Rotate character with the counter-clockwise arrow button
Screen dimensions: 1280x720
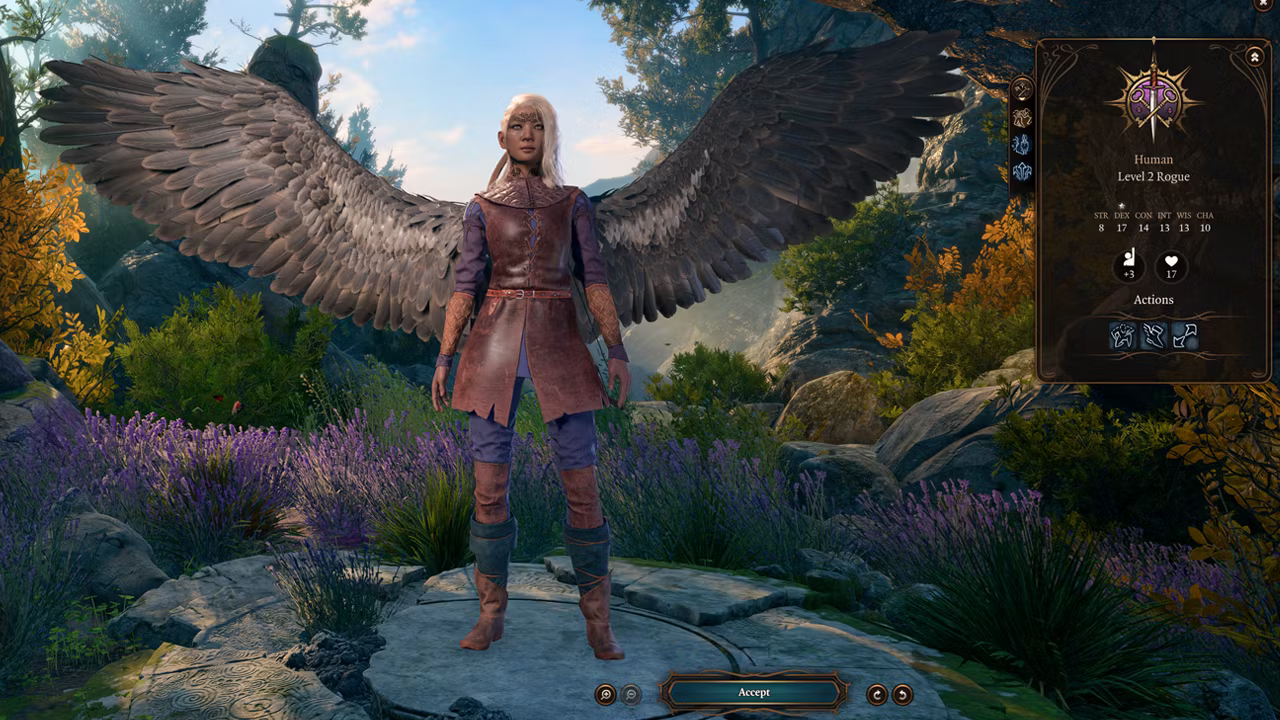coord(902,694)
